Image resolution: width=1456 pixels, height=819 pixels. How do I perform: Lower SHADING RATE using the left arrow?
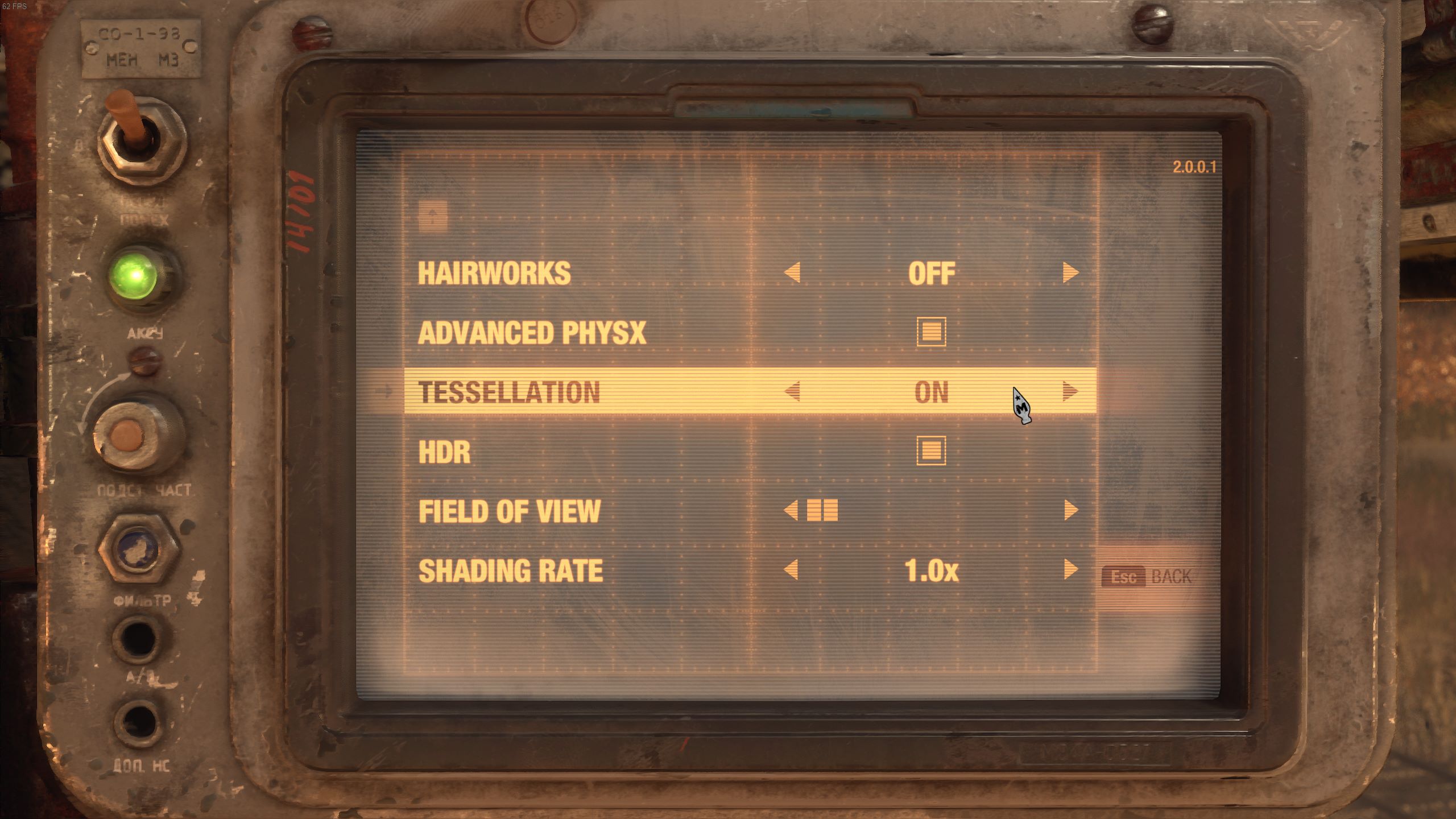tap(791, 570)
